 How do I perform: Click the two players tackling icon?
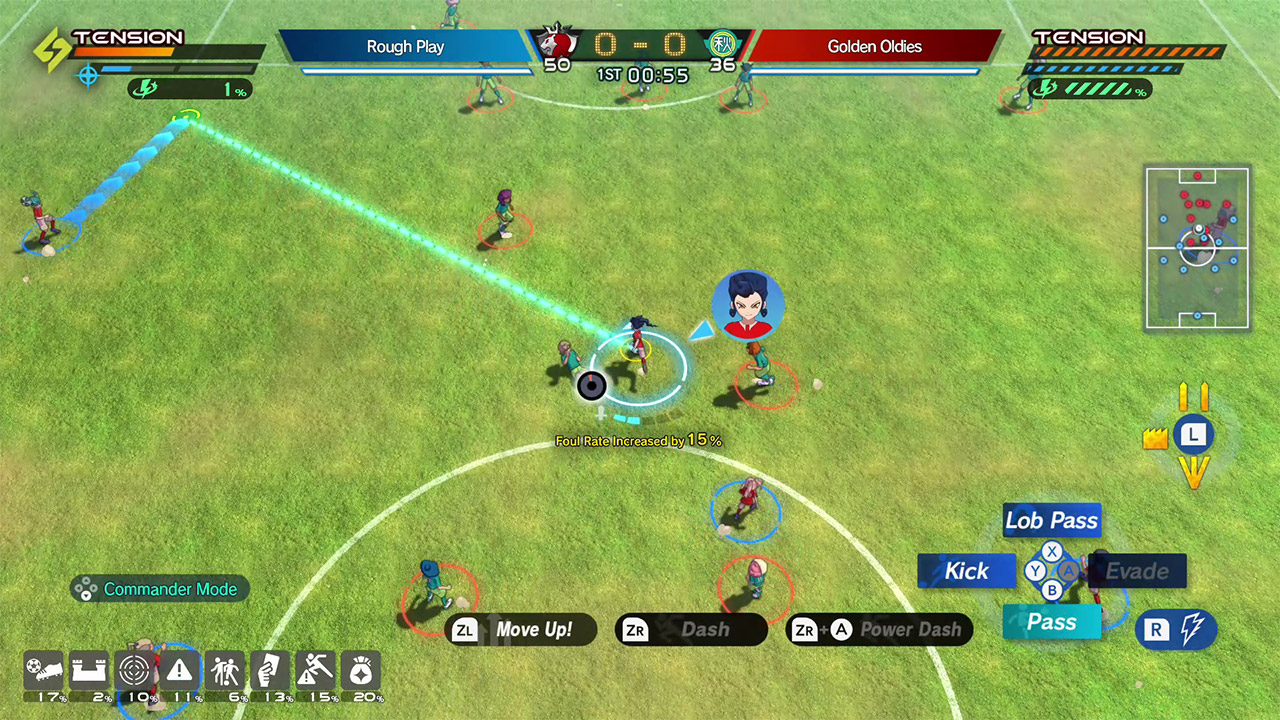click(226, 671)
